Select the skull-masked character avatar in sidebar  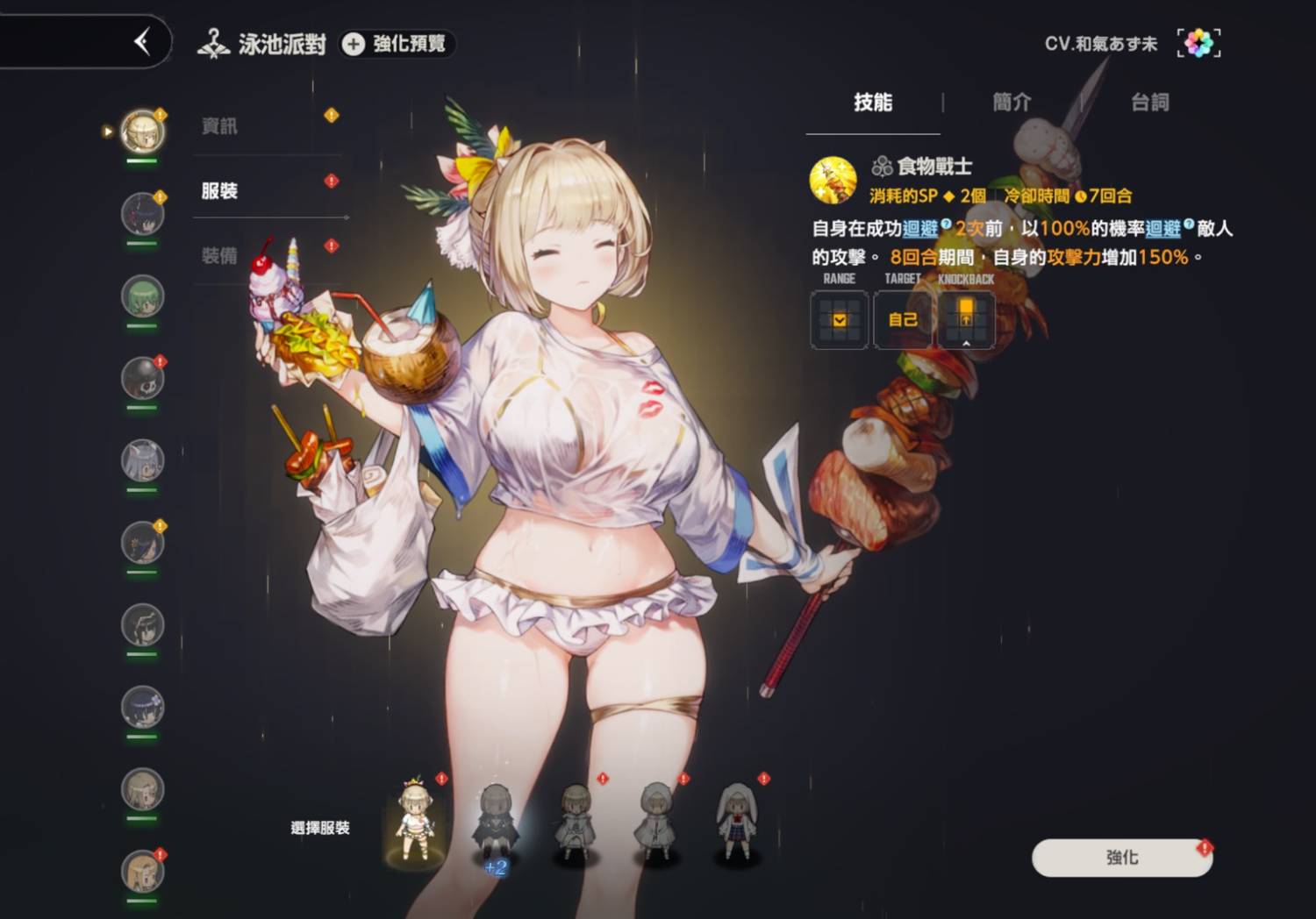tap(143, 377)
